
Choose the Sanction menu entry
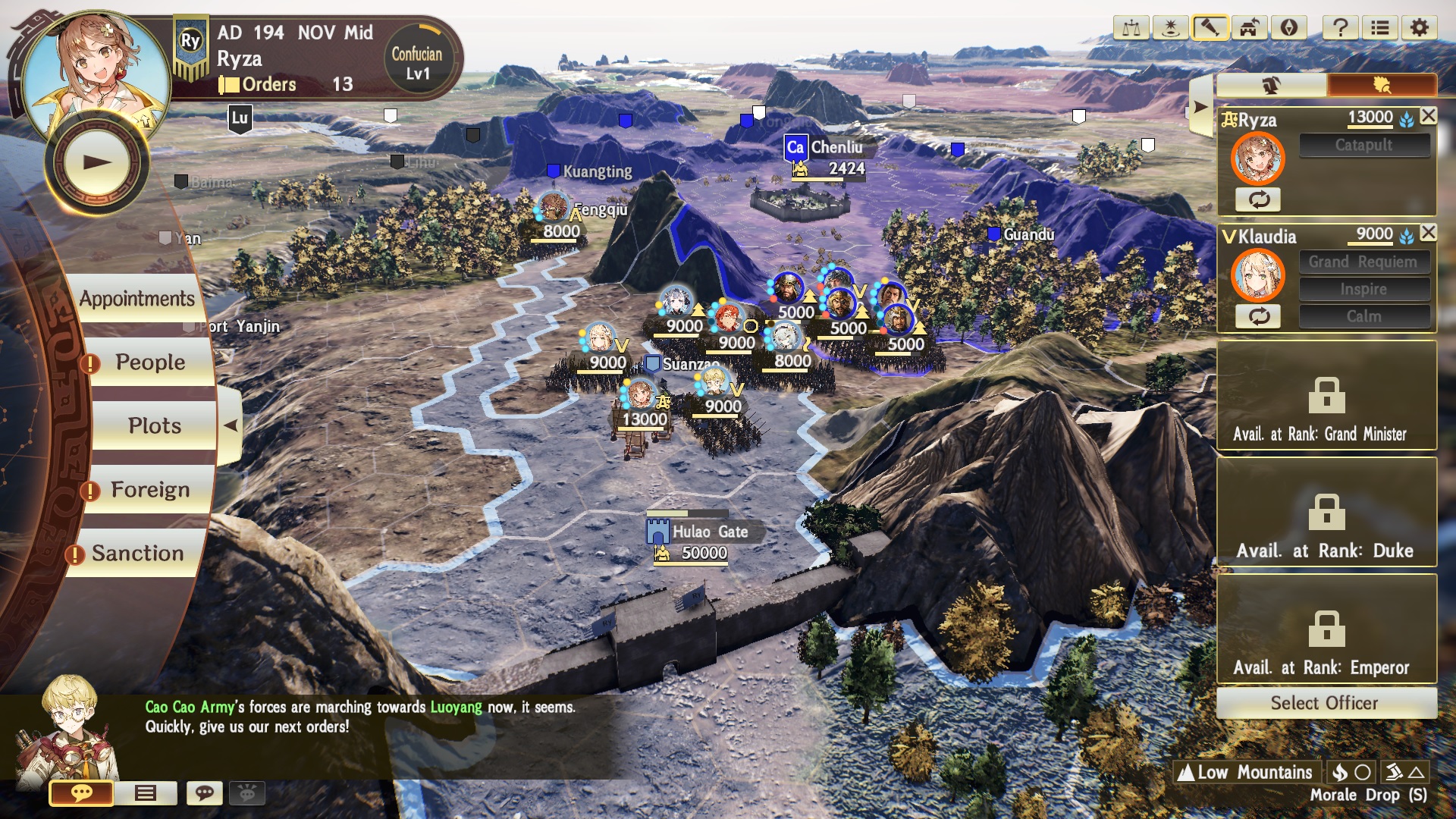(x=138, y=554)
